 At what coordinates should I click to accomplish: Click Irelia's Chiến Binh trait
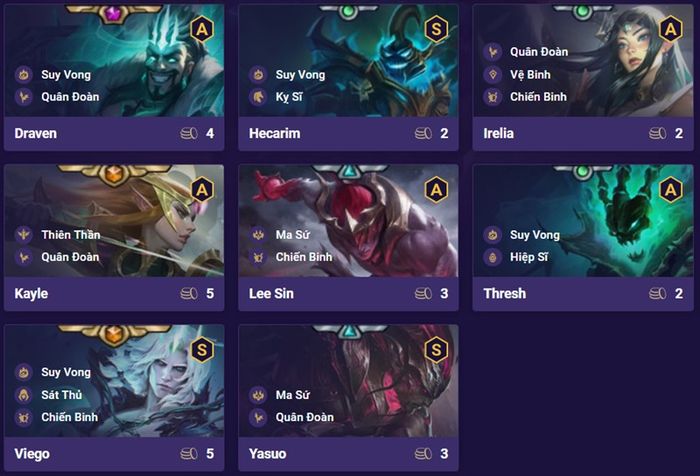(x=538, y=97)
